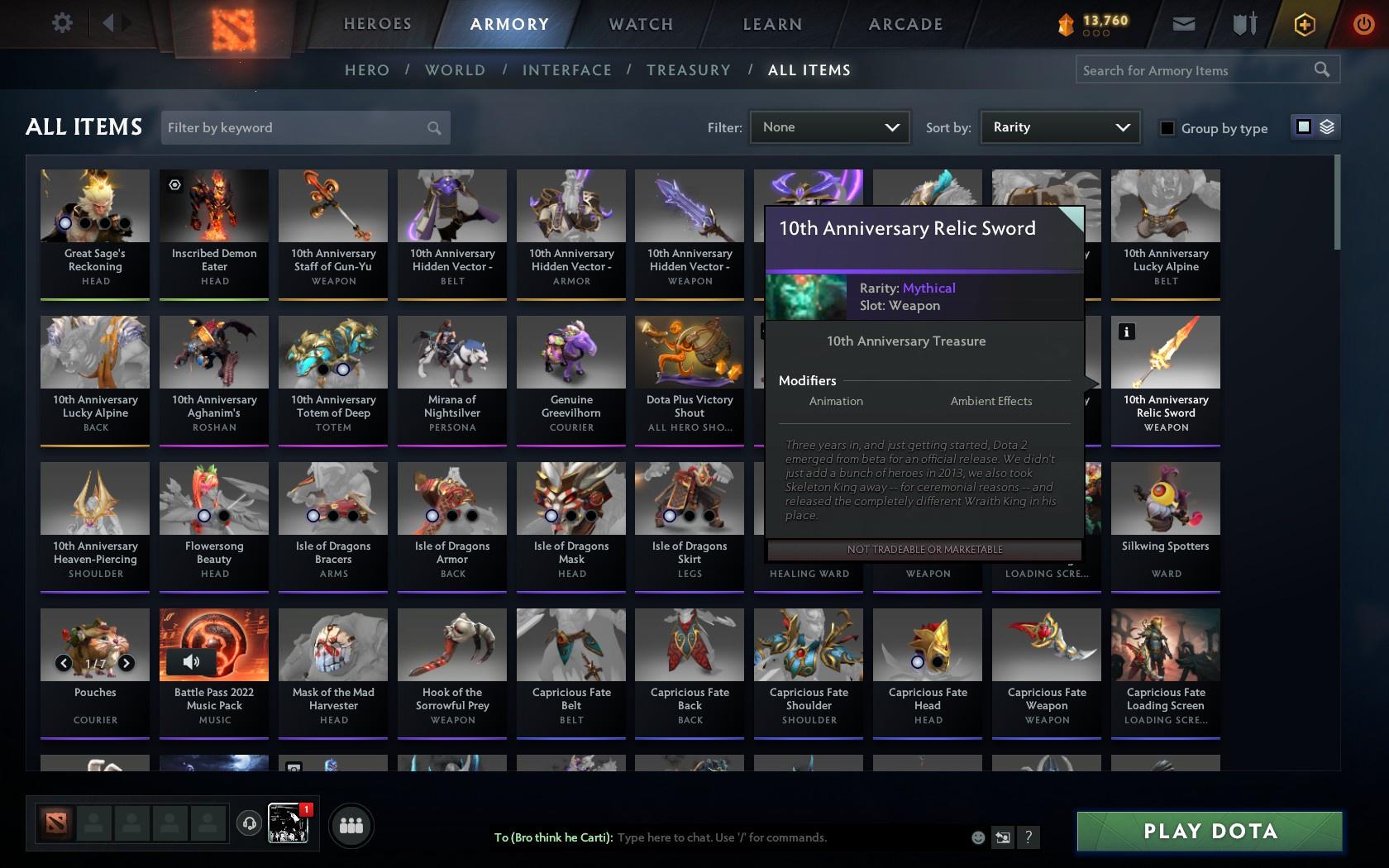The image size is (1389, 868).
Task: Click the red power/exit icon
Action: click(1364, 22)
